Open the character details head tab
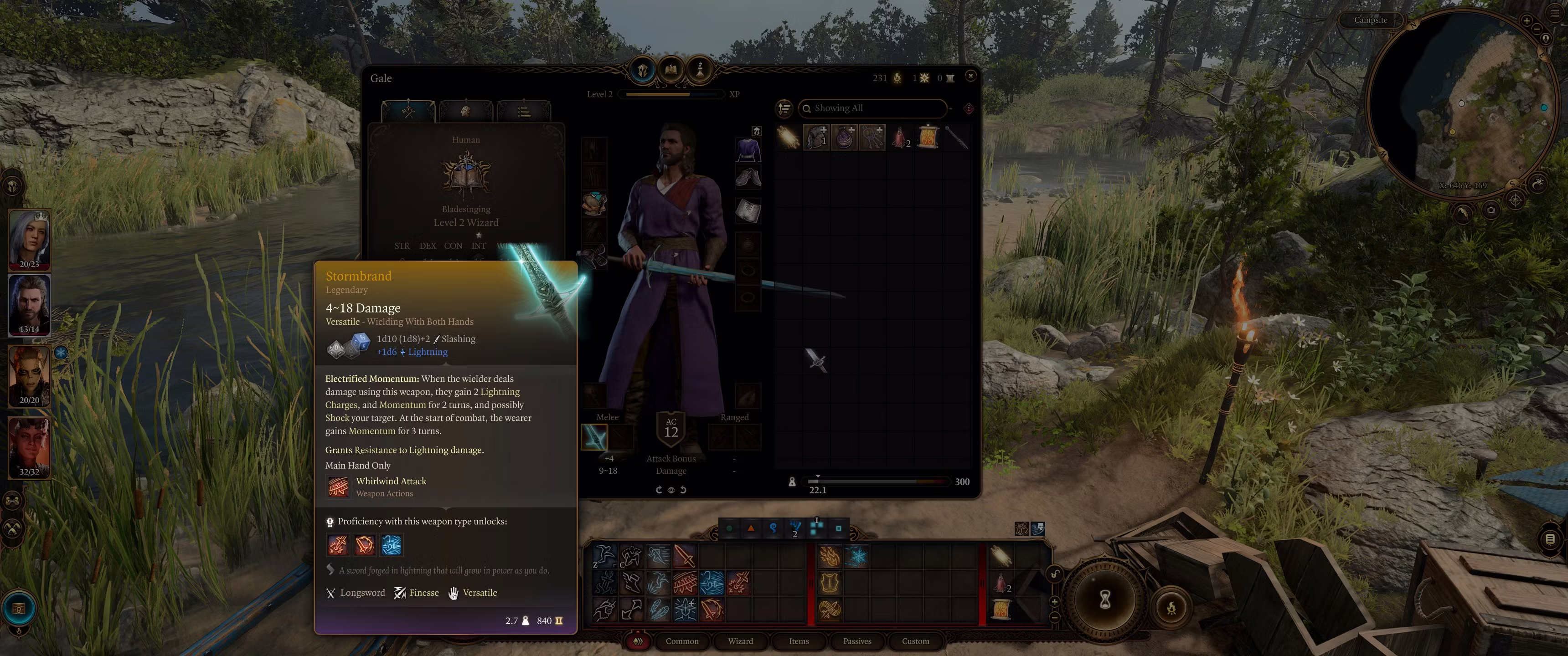Viewport: 1568px width, 656px height. [x=466, y=111]
